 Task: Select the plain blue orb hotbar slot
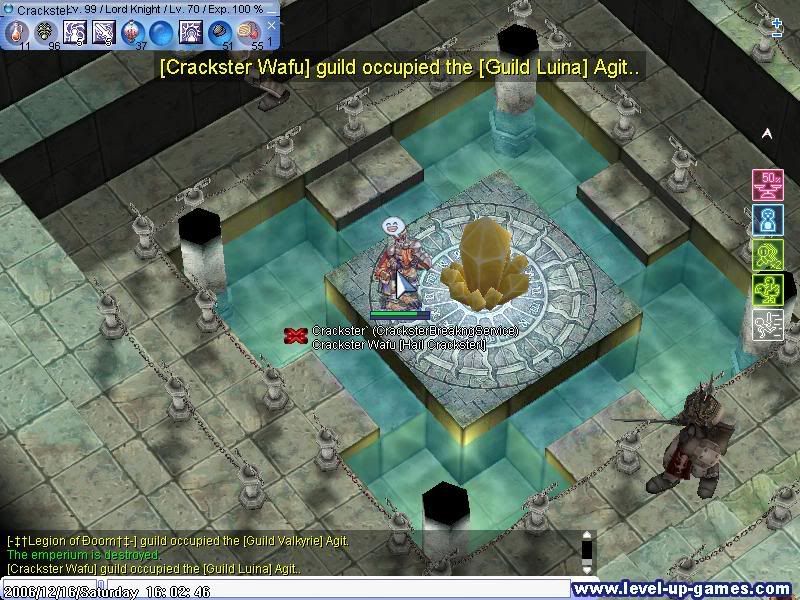tap(161, 32)
